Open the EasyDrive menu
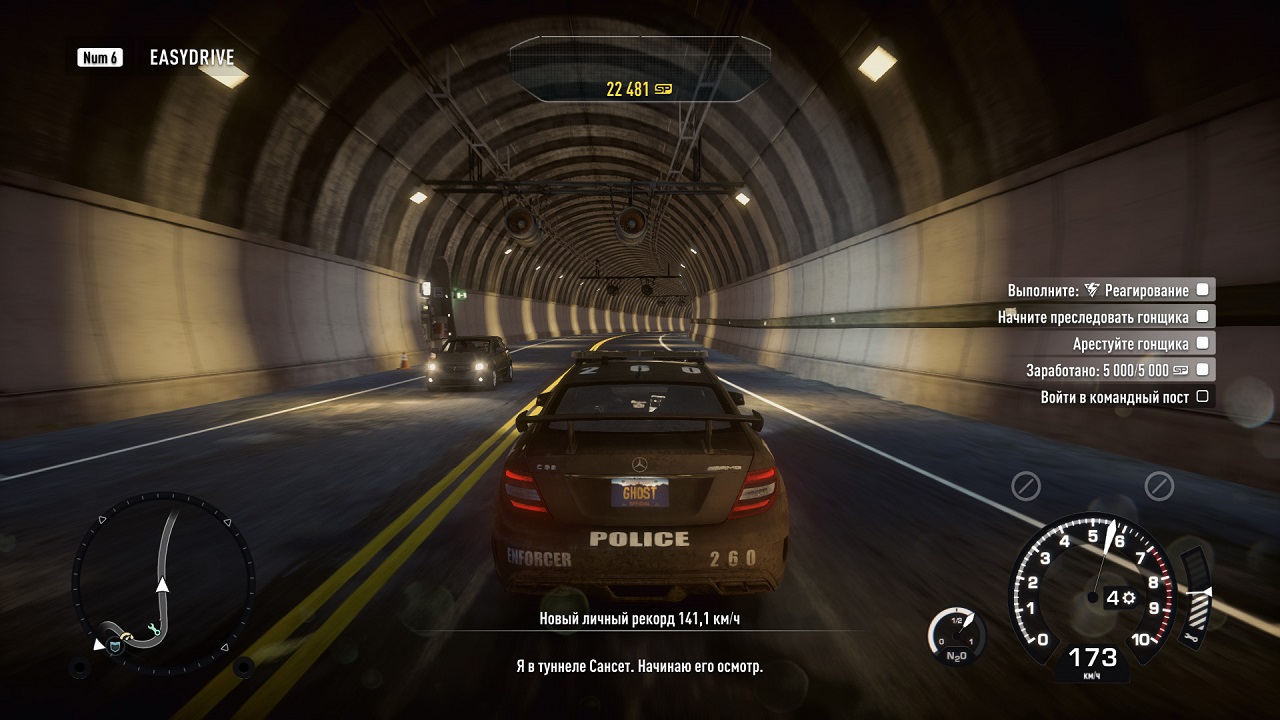1280x720 pixels. coord(190,58)
